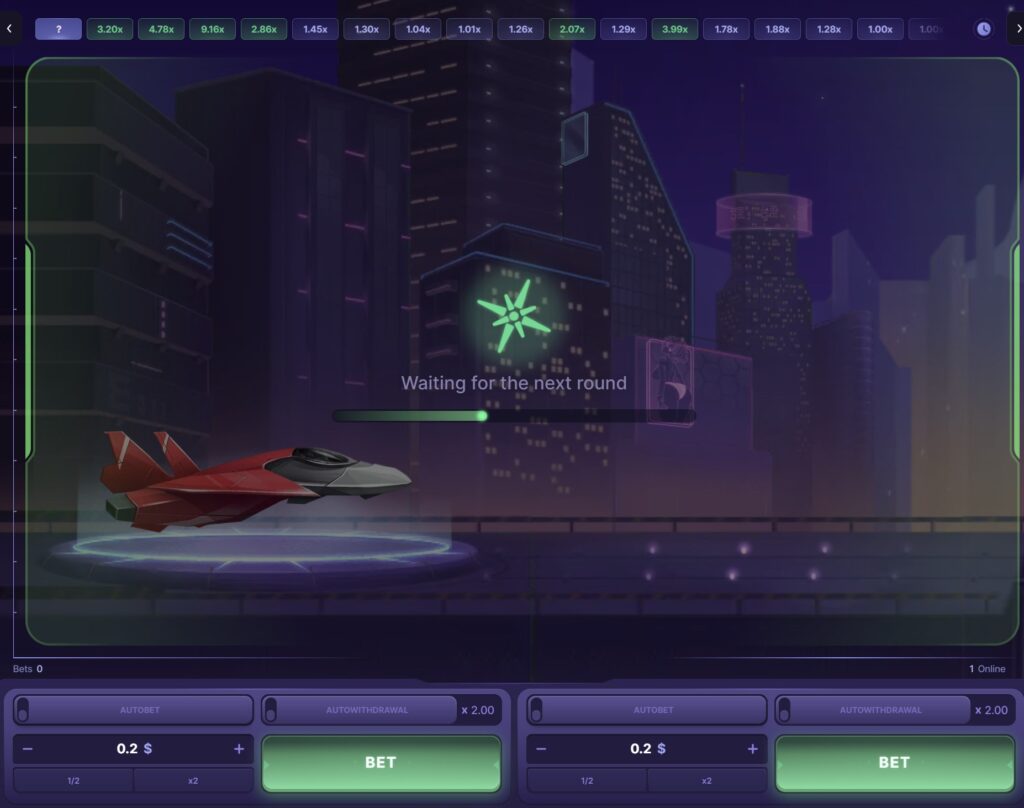Click the 3.20x history multiplier
The width and height of the screenshot is (1024, 808).
coord(110,29)
